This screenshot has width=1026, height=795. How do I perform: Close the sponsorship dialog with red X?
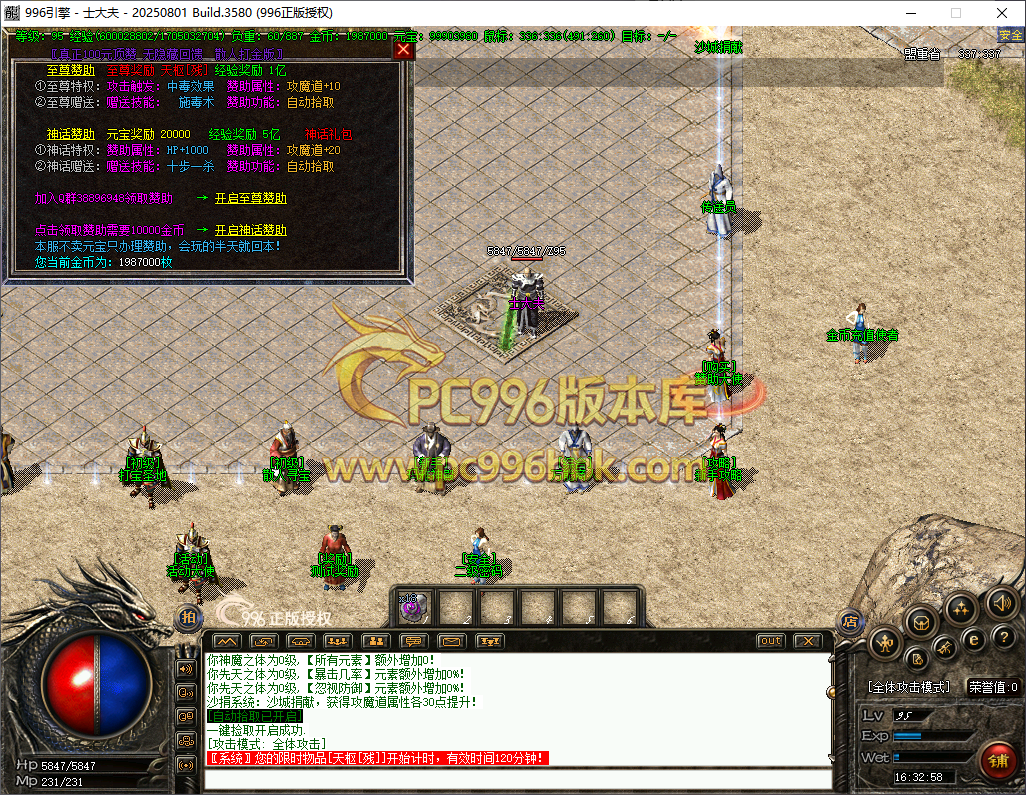pyautogui.click(x=403, y=49)
